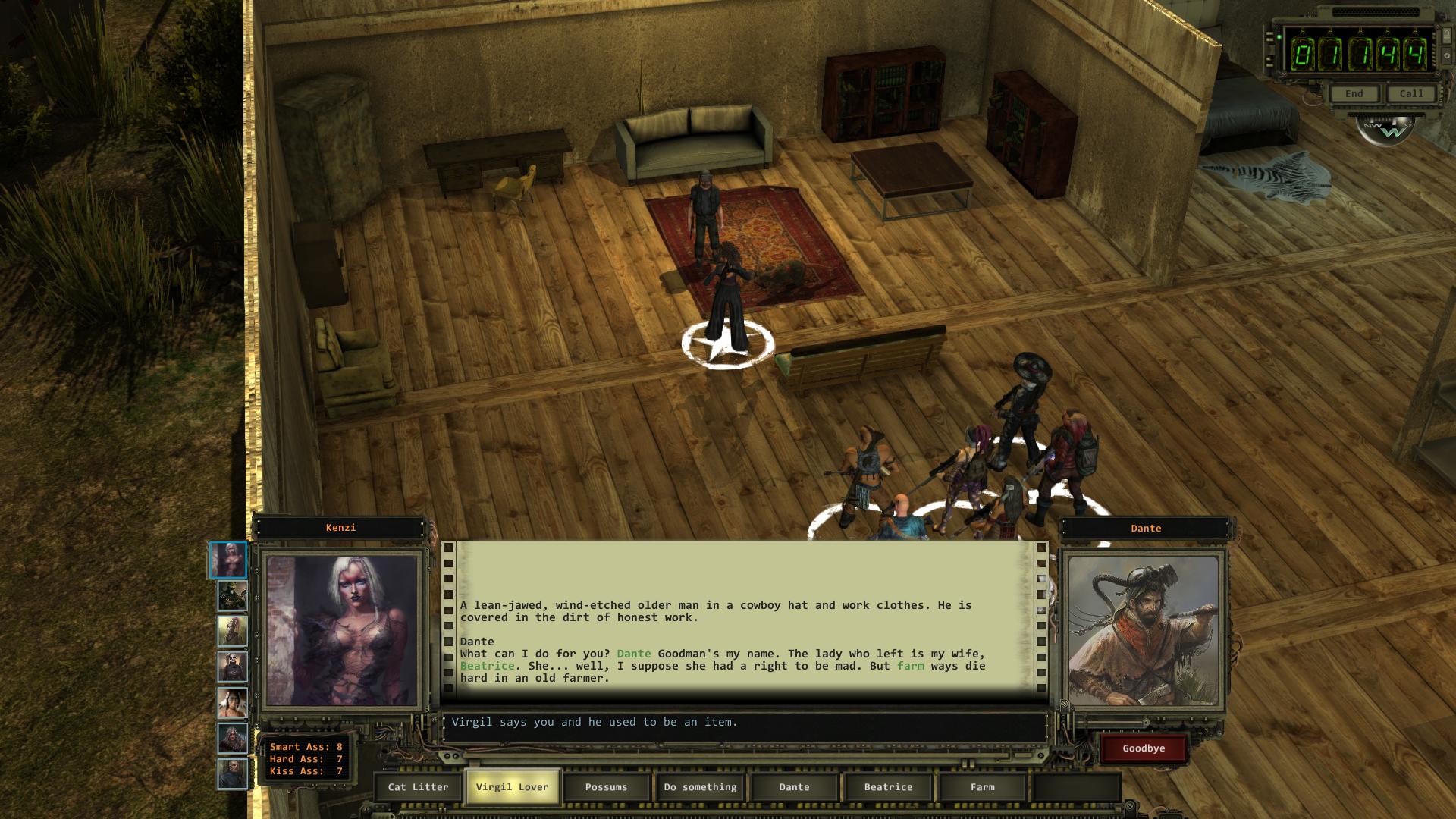Click the padlock icon beside the clock
Image resolution: width=1456 pixels, height=819 pixels.
pos(1447,36)
